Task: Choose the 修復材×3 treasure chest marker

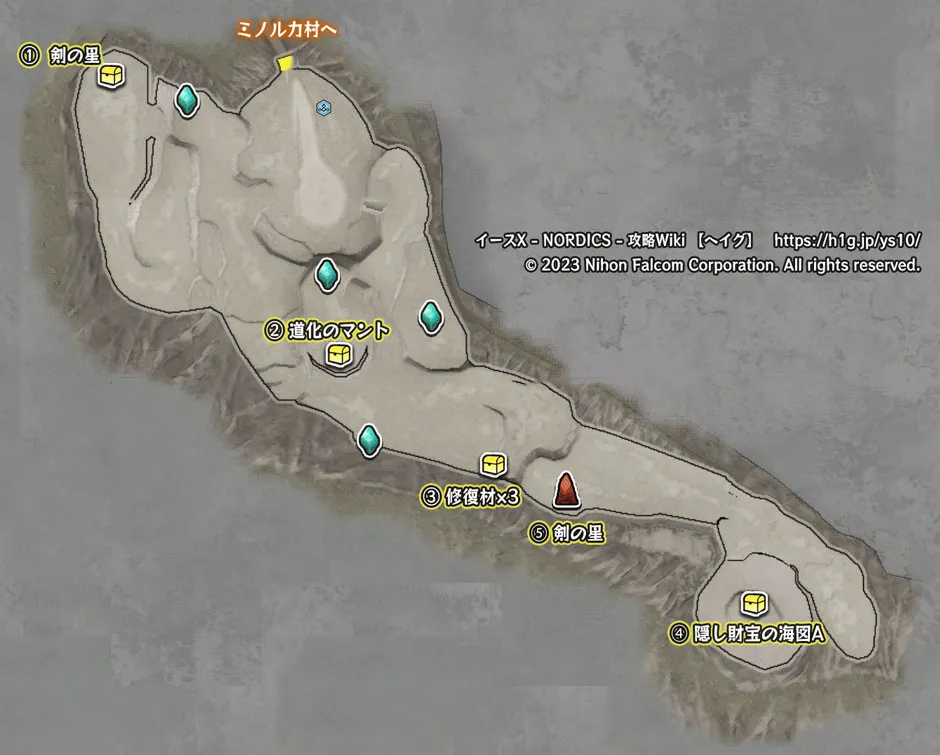Action: pyautogui.click(x=493, y=464)
